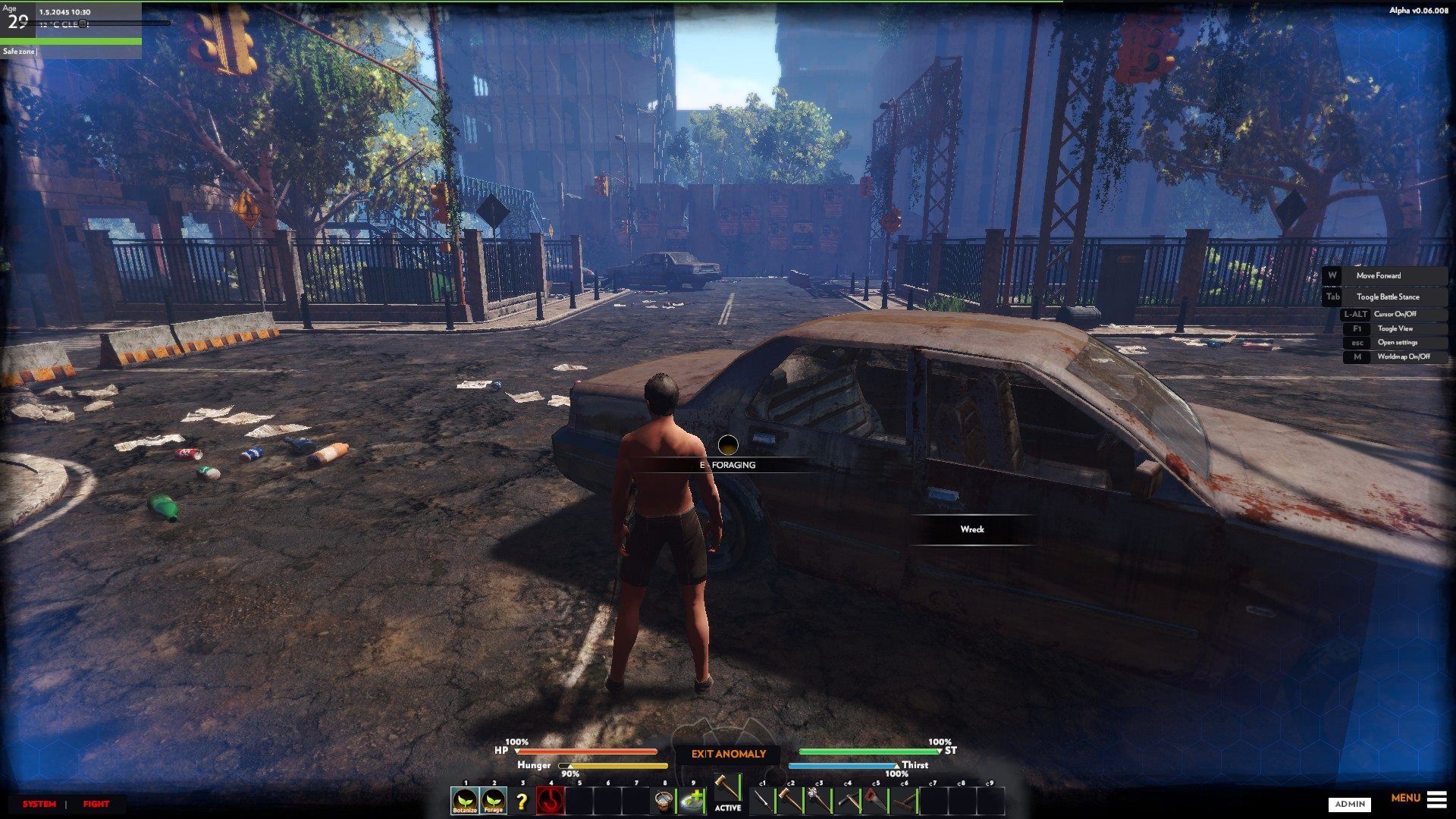Screen dimensions: 1456x819
Task: Select the Forage skill slot
Action: [494, 800]
